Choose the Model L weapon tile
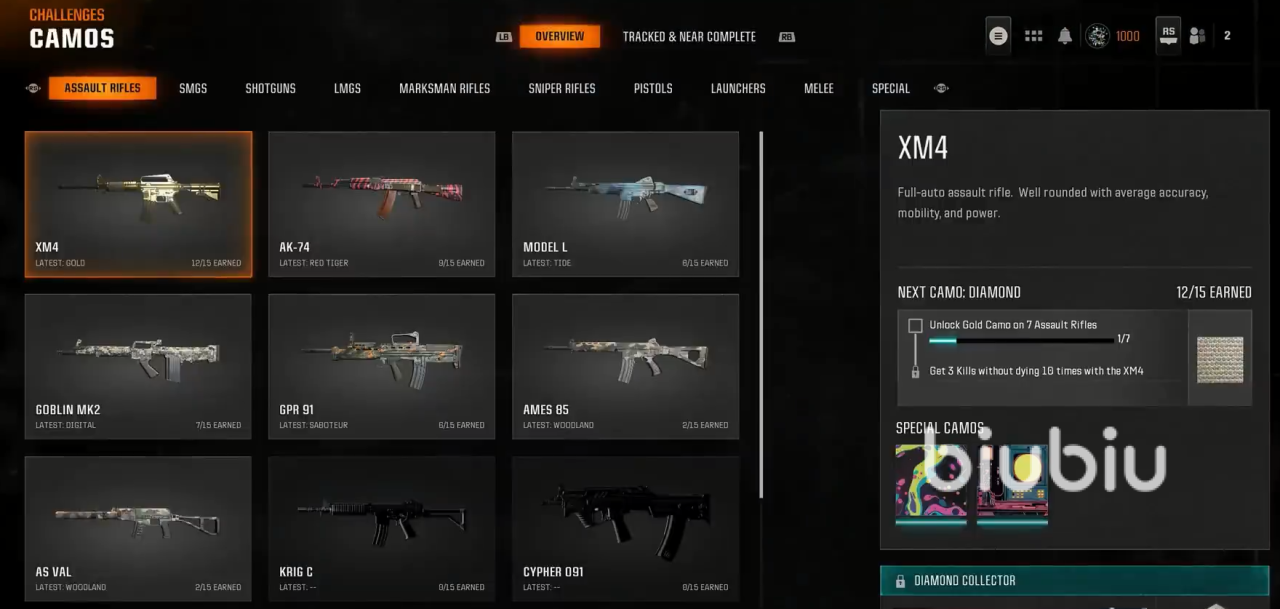 point(625,204)
